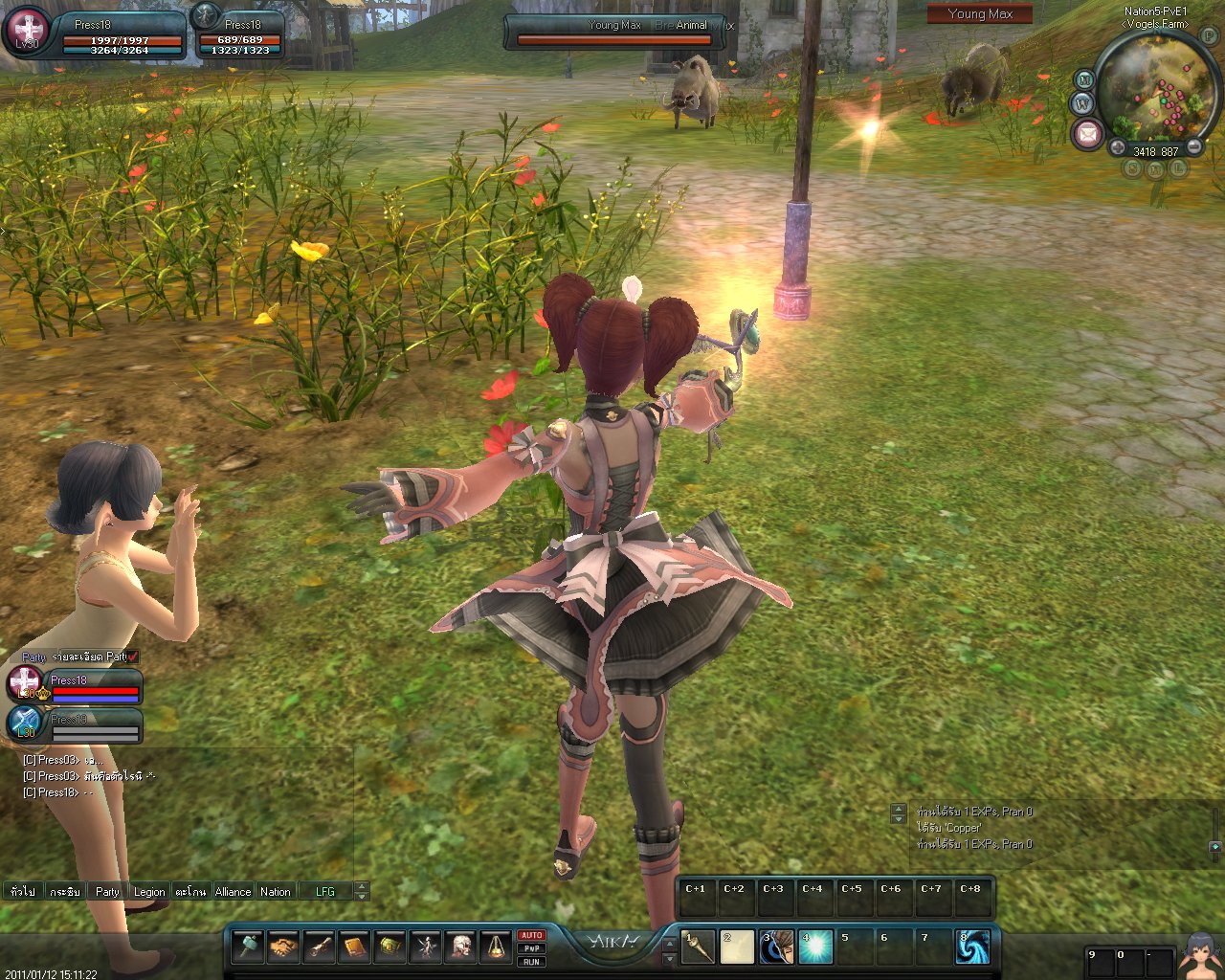Switch to the Alliance chat tab
The height and width of the screenshot is (980, 1225).
pyautogui.click(x=233, y=891)
